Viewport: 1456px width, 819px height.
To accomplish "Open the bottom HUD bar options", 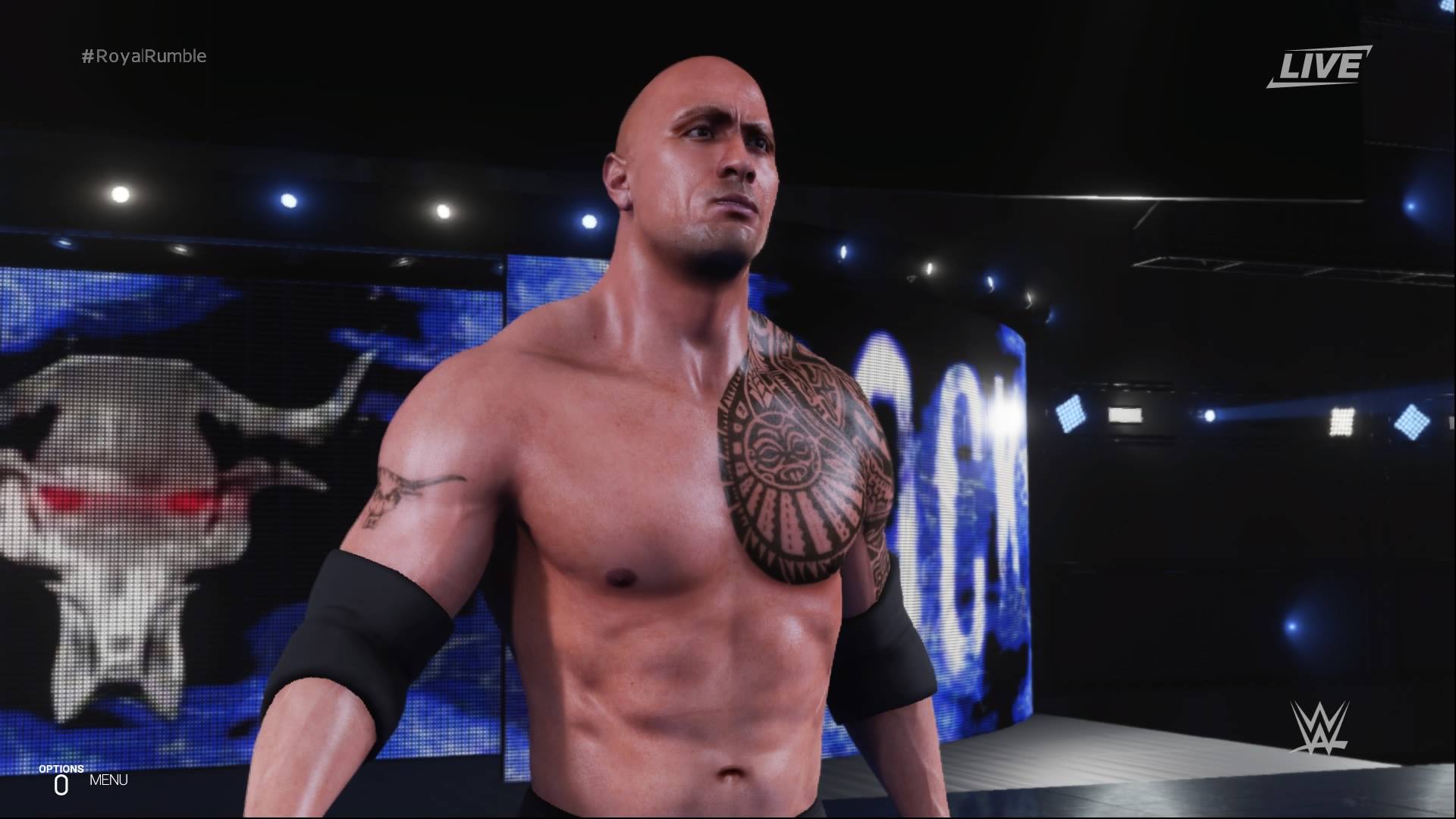I will click(83, 779).
